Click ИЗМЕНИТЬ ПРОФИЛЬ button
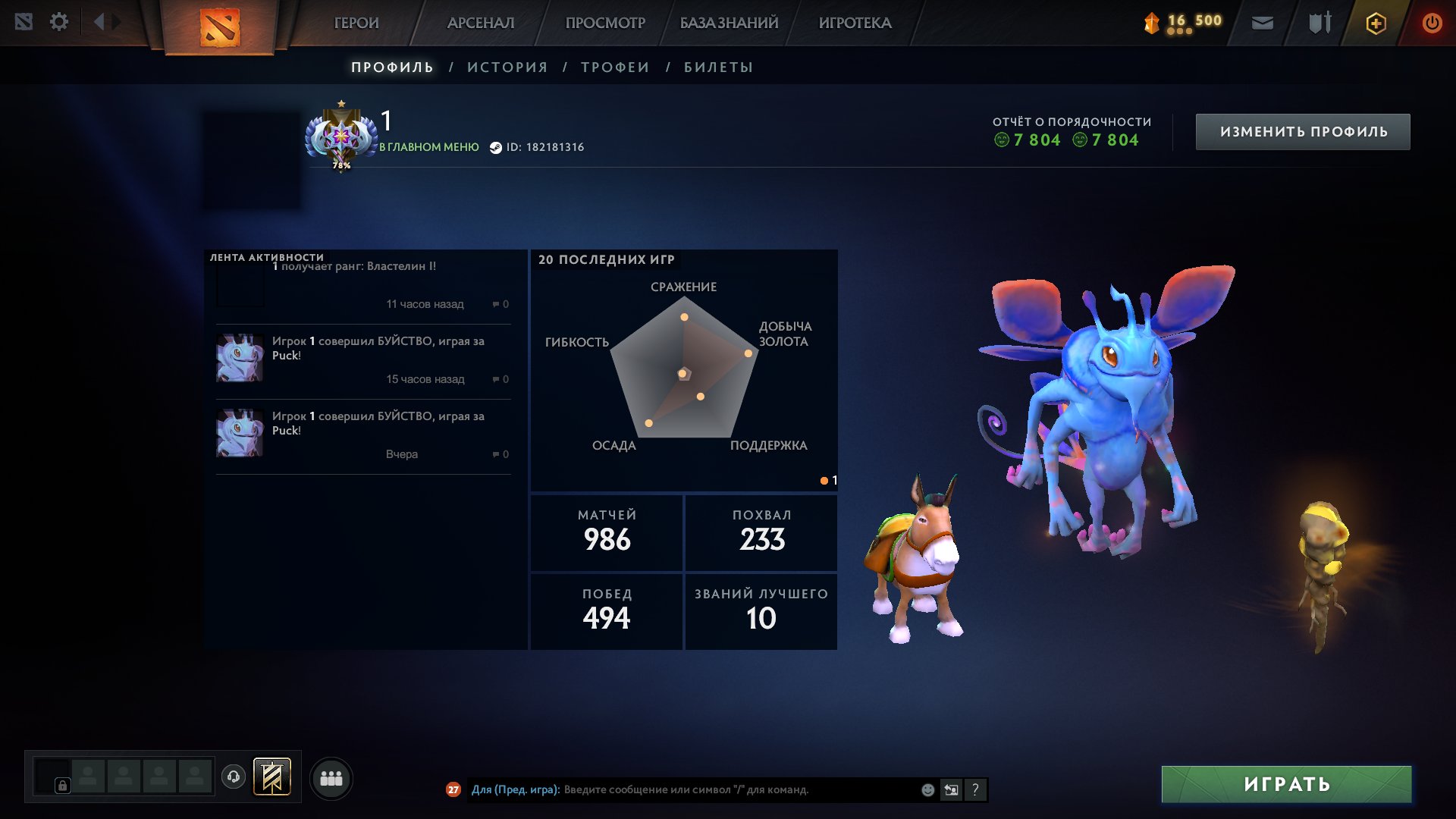 click(1302, 130)
